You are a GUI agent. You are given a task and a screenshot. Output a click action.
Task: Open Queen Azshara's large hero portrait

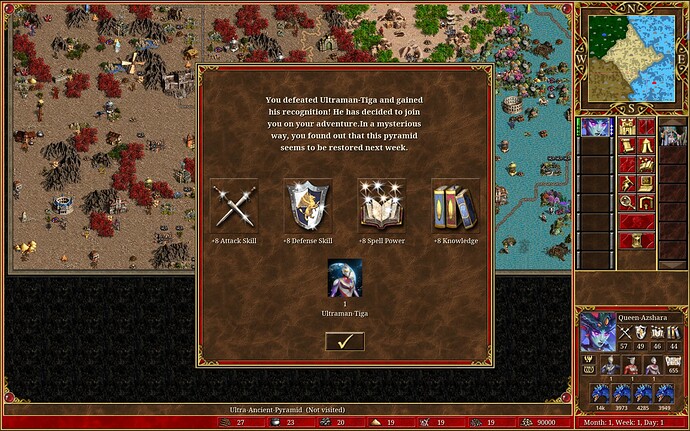point(597,332)
